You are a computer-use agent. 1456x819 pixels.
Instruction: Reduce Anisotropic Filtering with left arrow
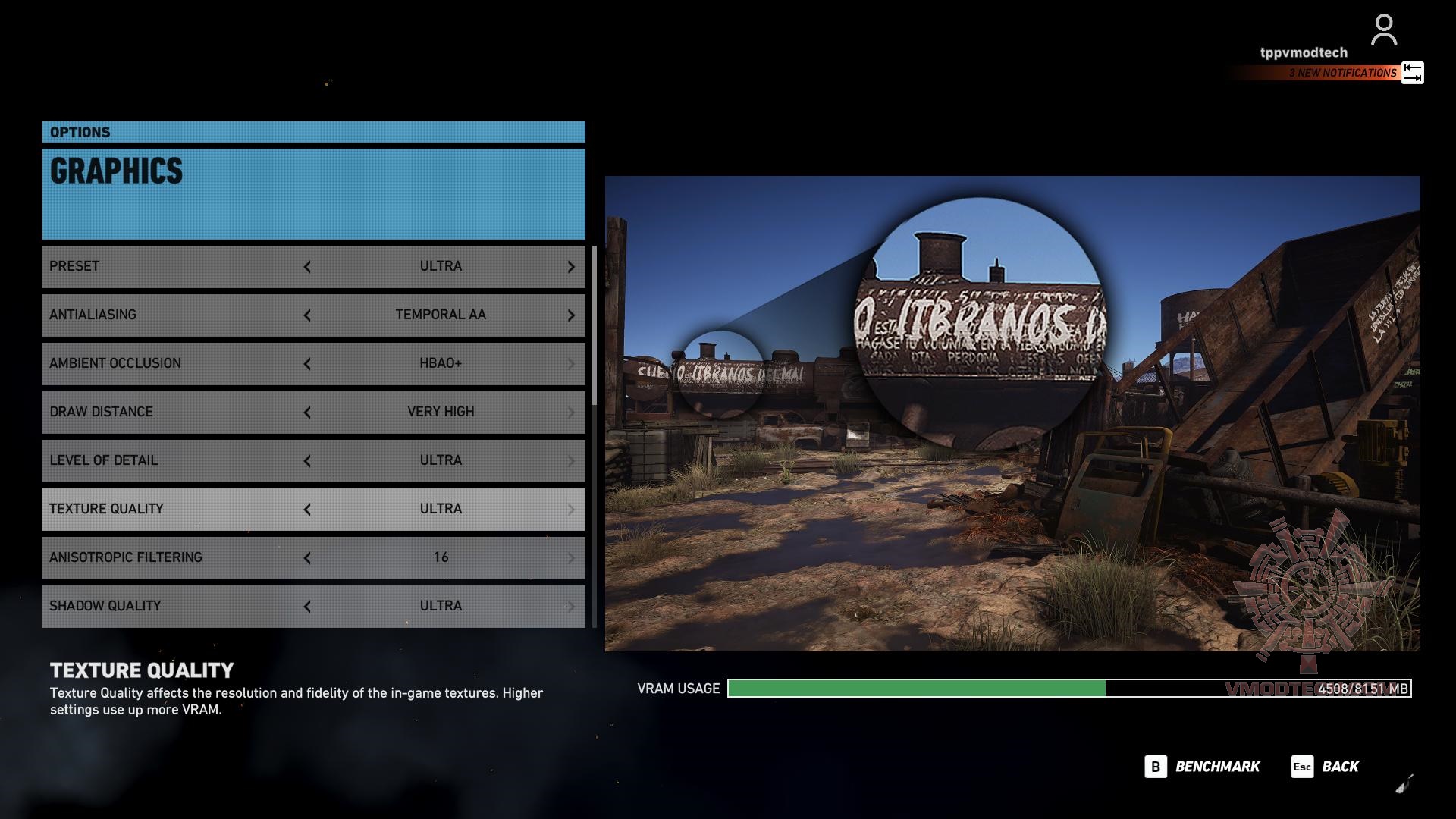(307, 558)
